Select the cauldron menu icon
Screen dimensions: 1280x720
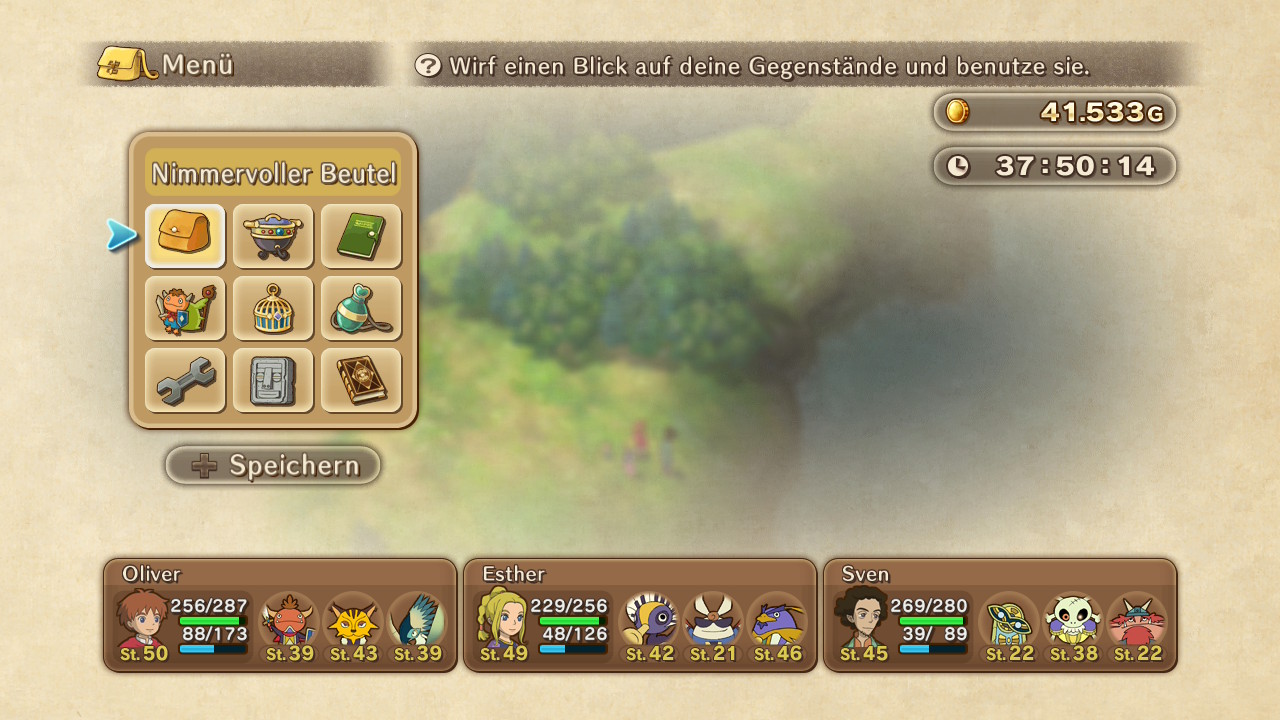tap(273, 236)
